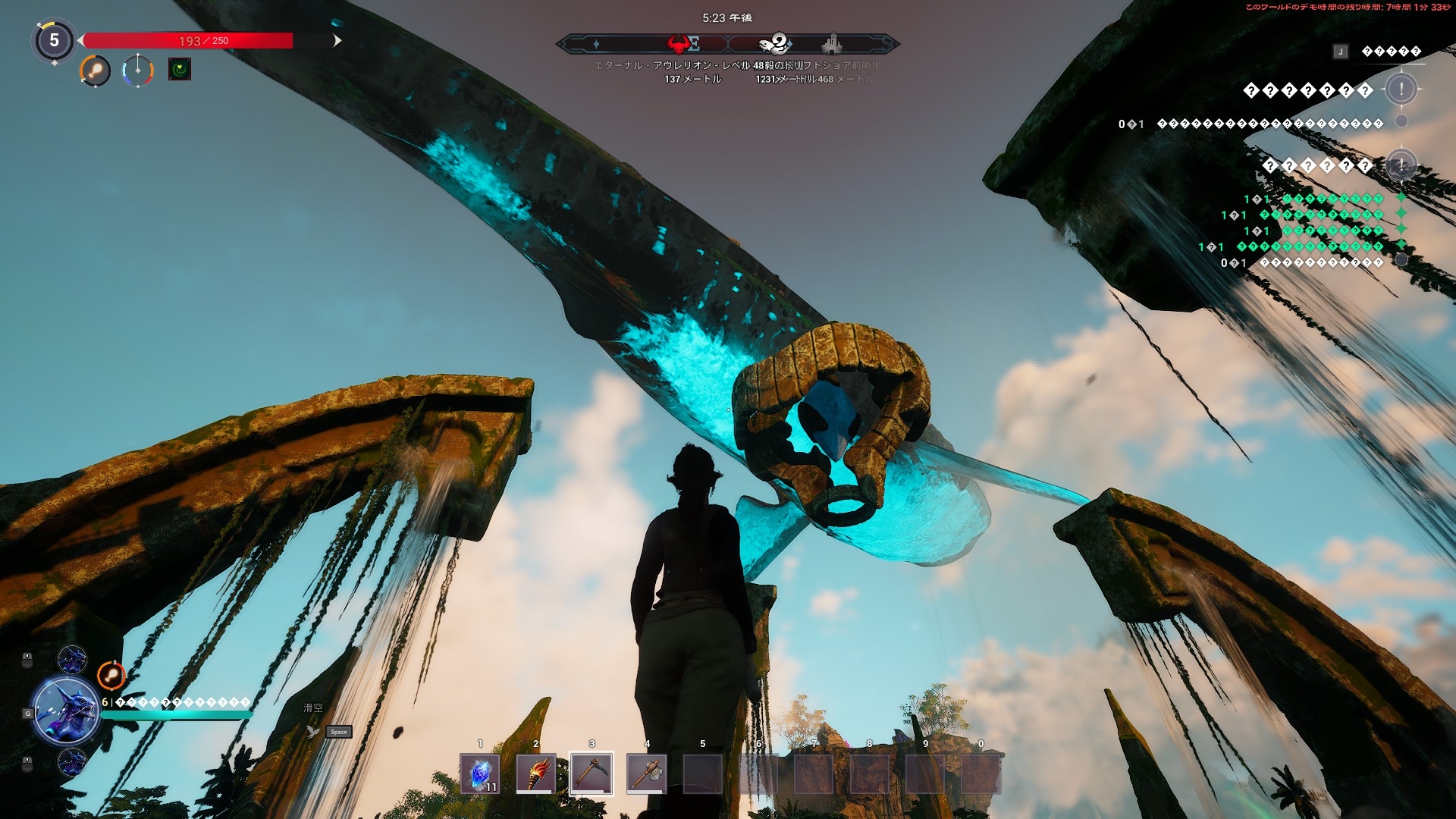Click the lower quest exclamation mark icon
1456x819 pixels.
[1401, 165]
